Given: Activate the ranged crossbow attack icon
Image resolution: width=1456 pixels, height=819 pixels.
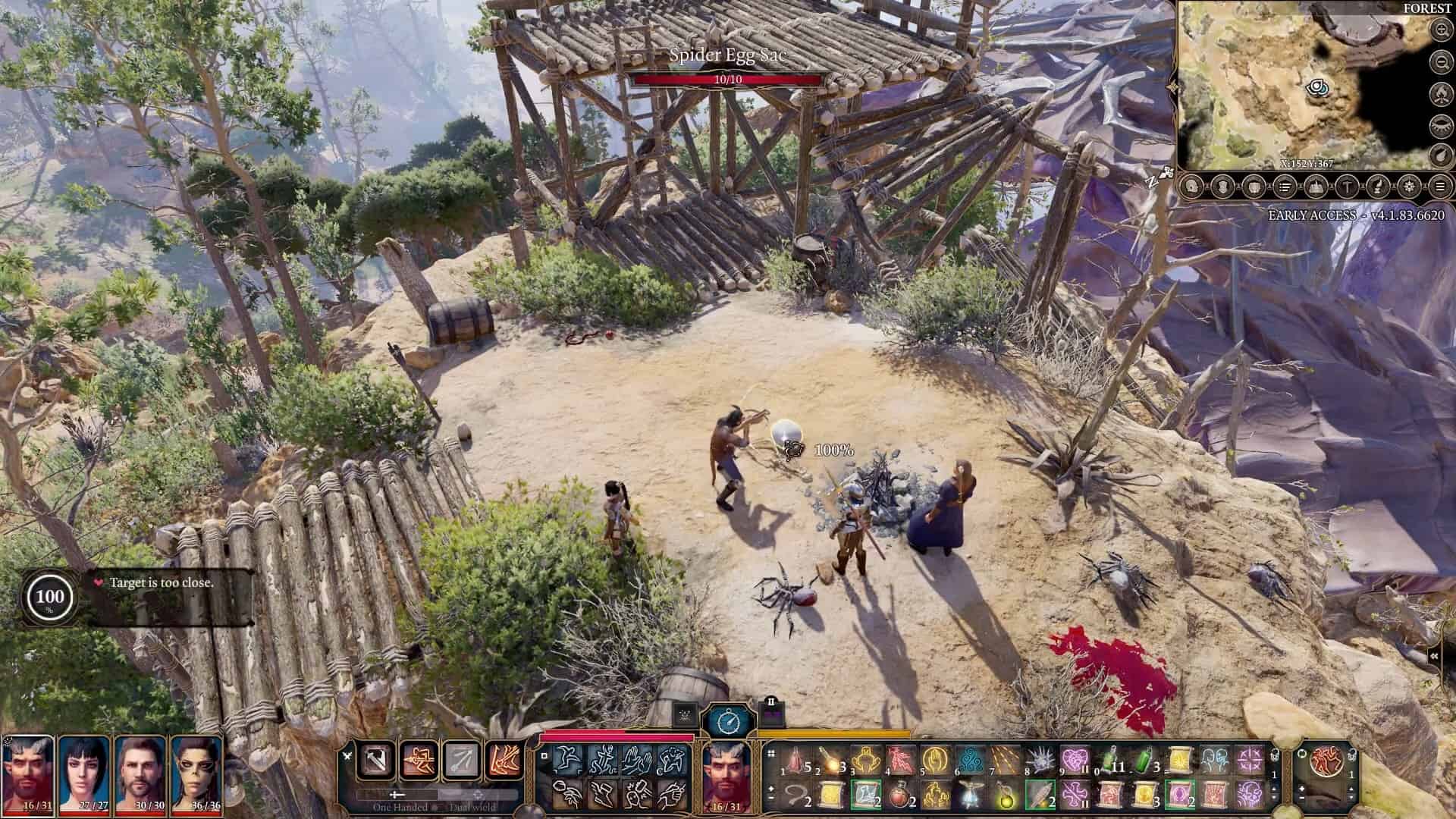Looking at the screenshot, I should coord(419,760).
